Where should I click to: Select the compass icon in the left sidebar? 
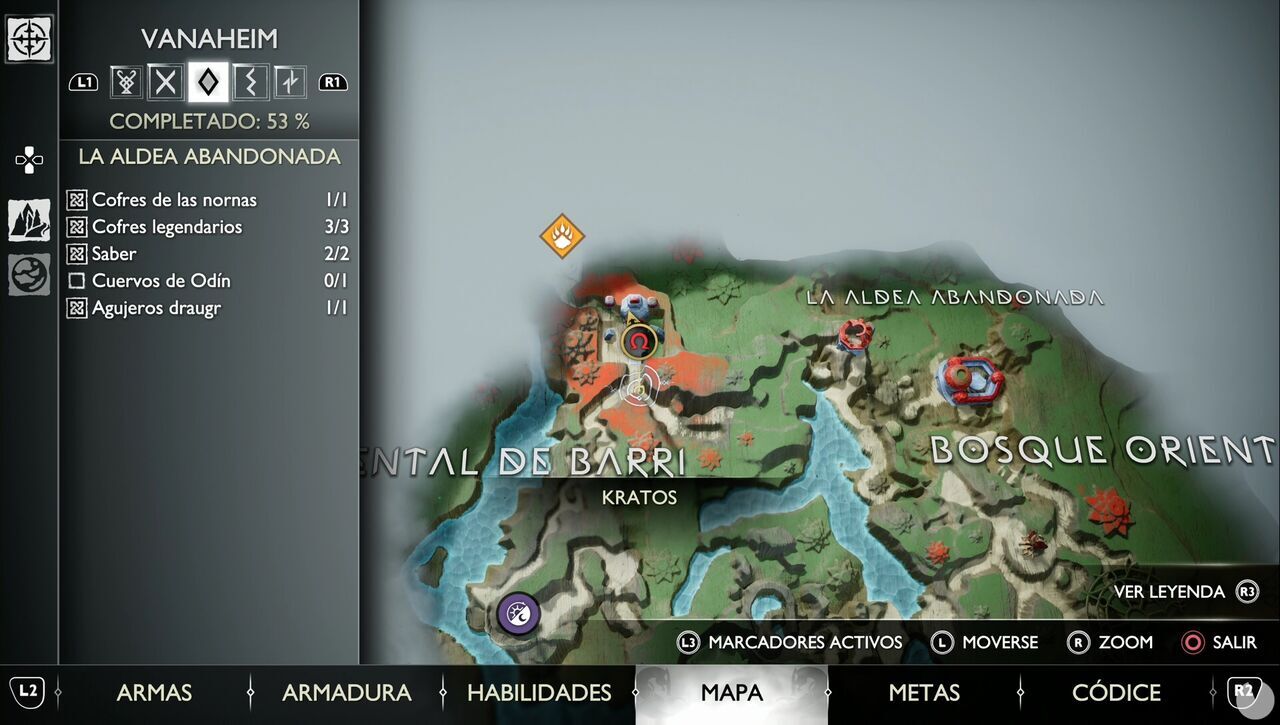tap(30, 40)
